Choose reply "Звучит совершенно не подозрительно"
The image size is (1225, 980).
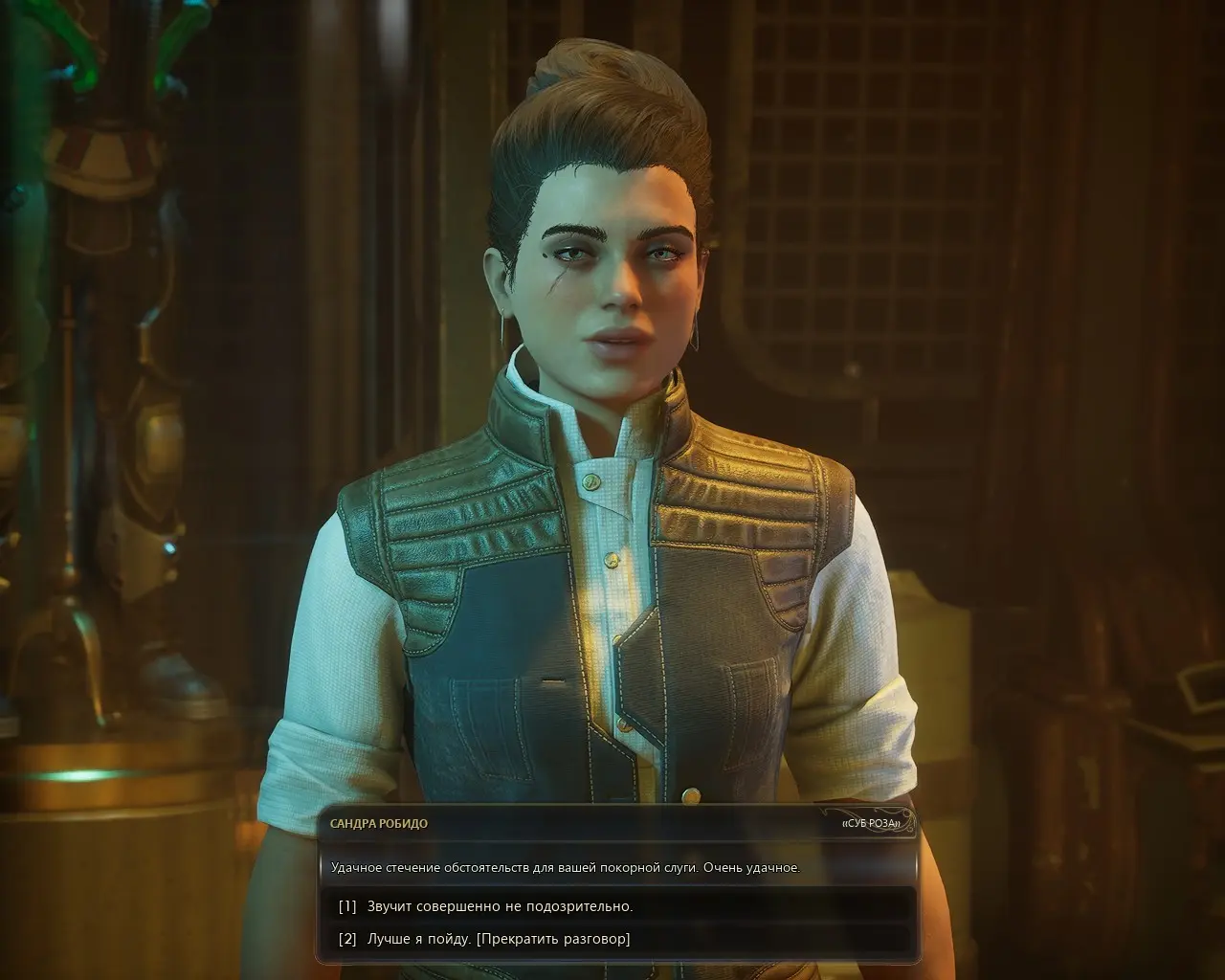(x=500, y=905)
